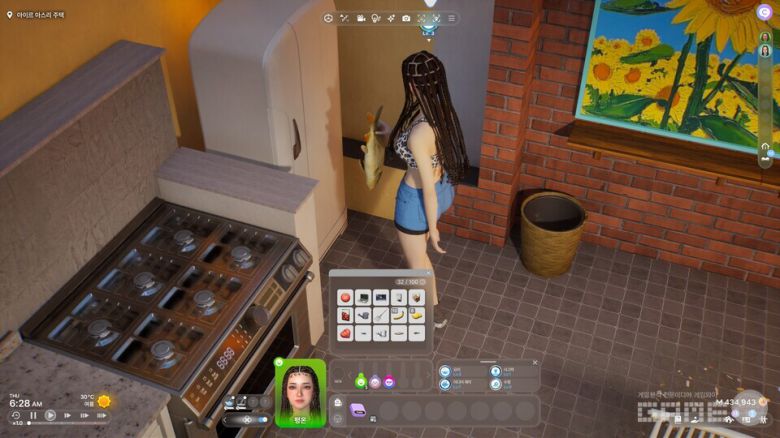Set game speed to fastest
This screenshot has width=780, height=438.
(101, 415)
